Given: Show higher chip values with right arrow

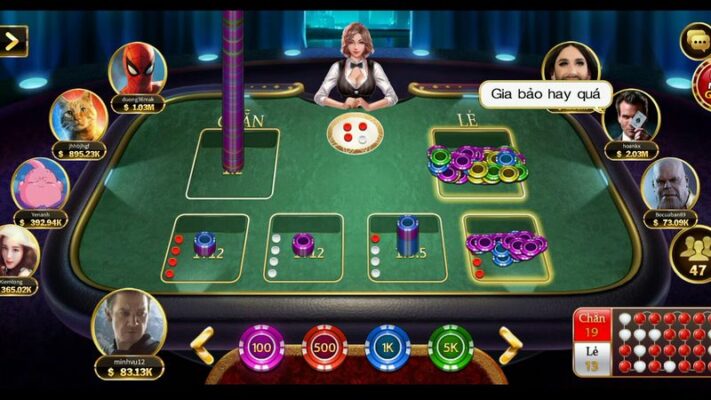Looking at the screenshot, I should click(510, 345).
